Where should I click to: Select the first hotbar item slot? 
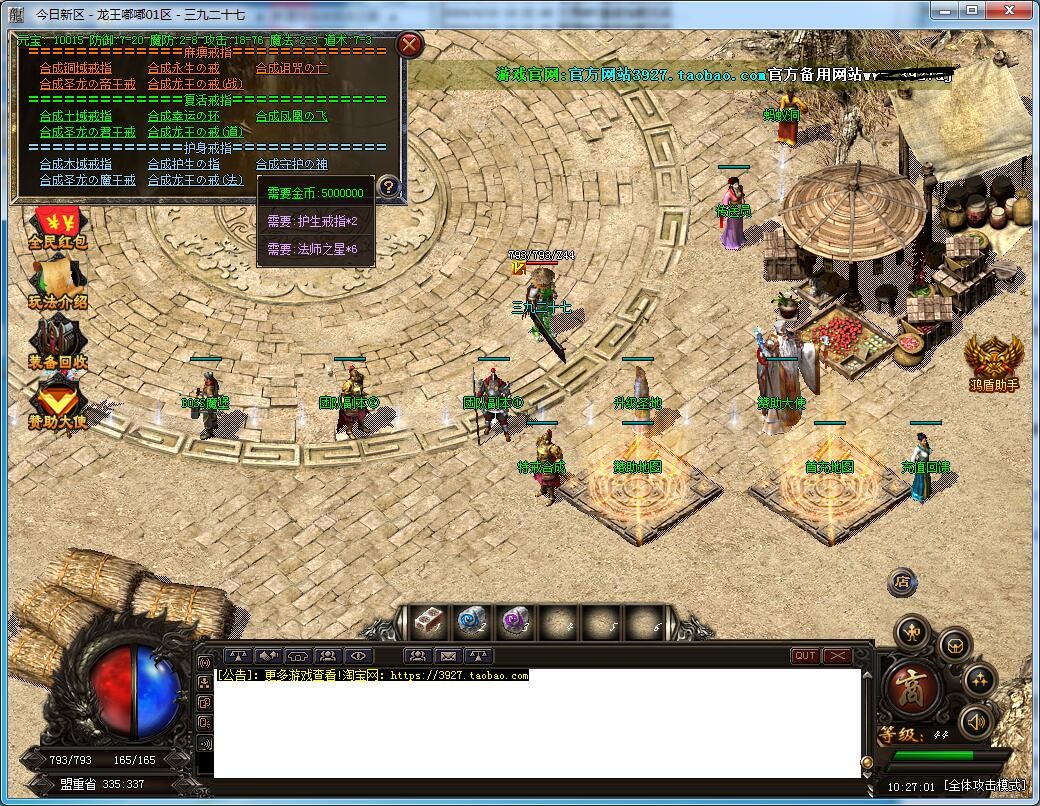click(x=429, y=621)
